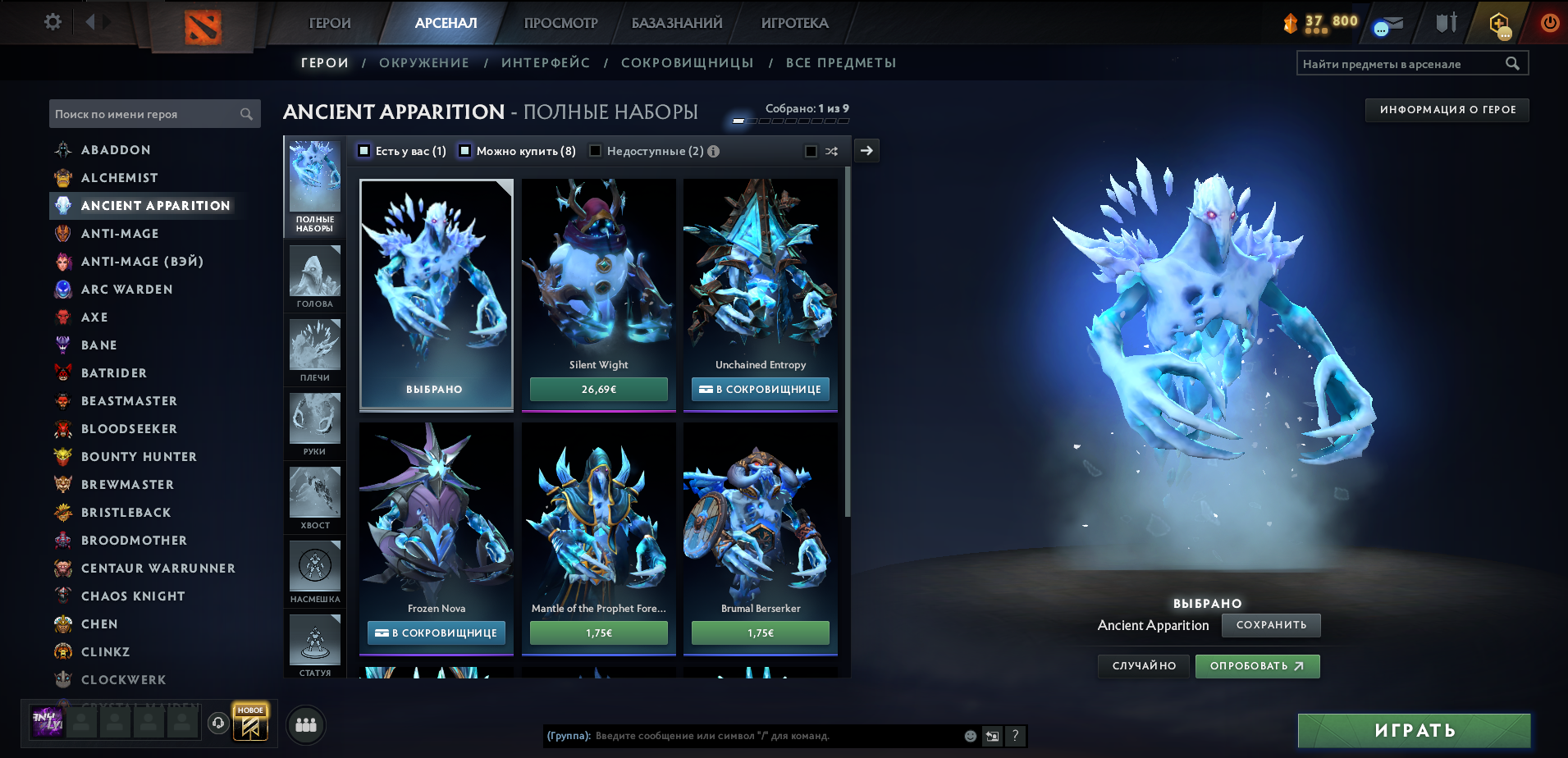The image size is (1568, 758).
Task: Uncheck the Можно купить (8) filter
Action: [x=465, y=151]
